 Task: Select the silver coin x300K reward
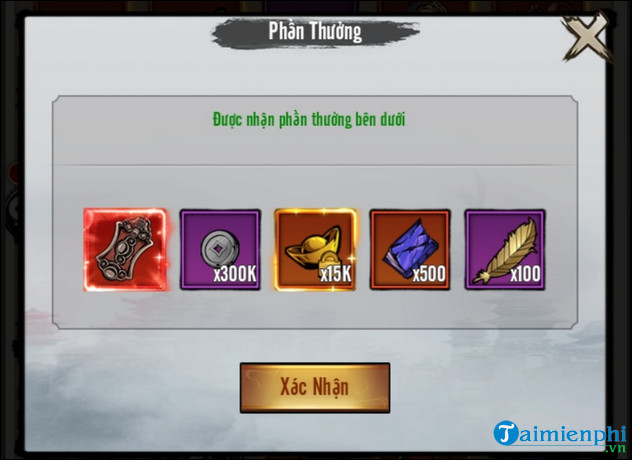(x=220, y=249)
